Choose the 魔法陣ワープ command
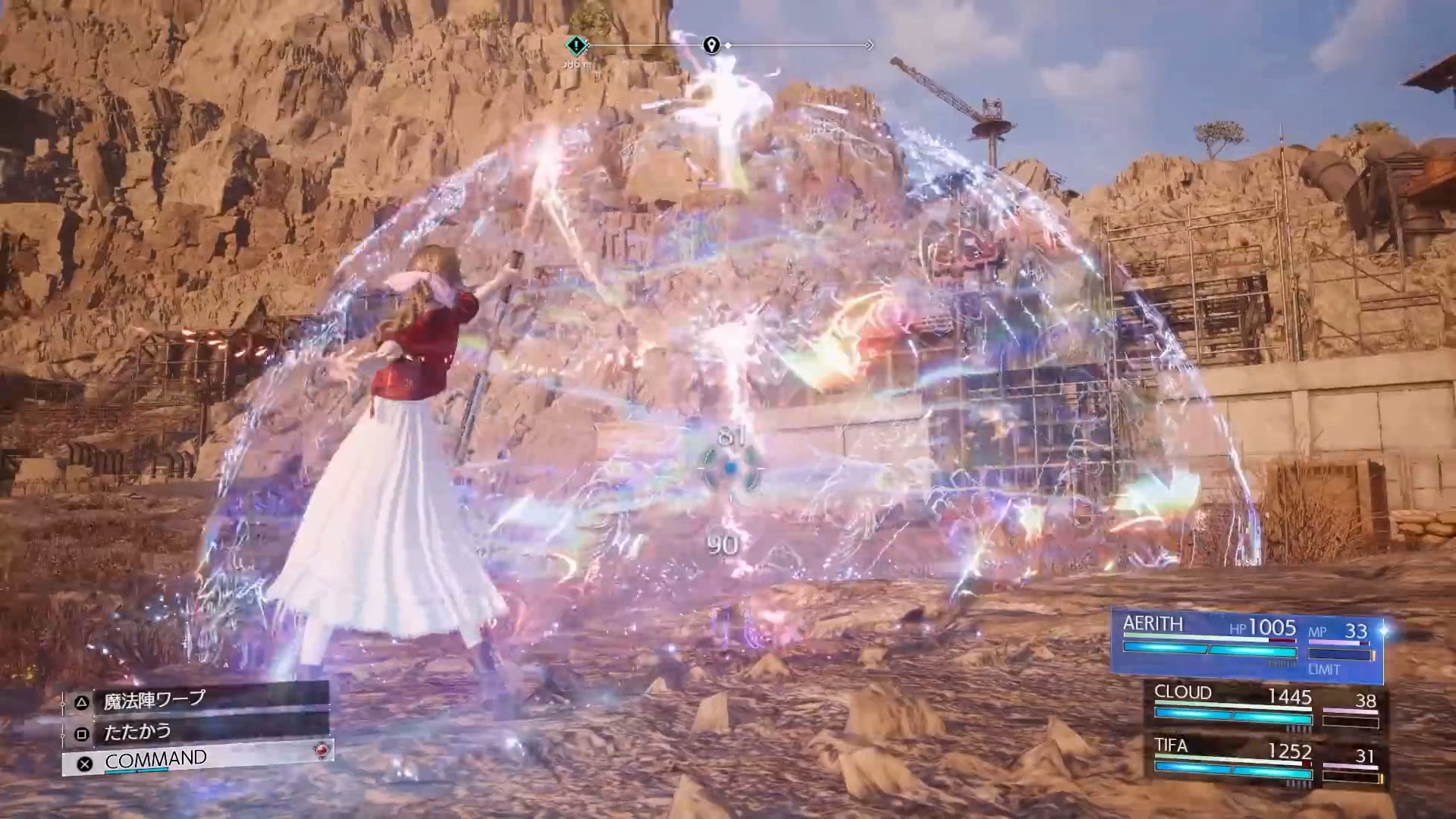 click(196, 701)
